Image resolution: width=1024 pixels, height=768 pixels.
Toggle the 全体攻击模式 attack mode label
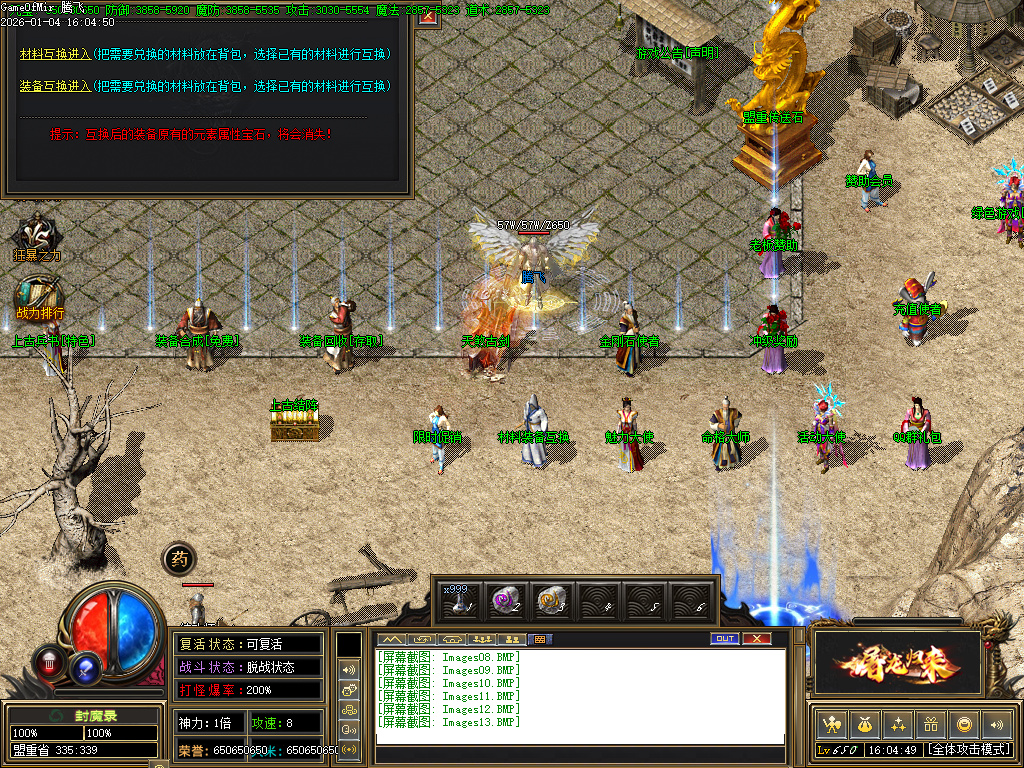[x=968, y=749]
